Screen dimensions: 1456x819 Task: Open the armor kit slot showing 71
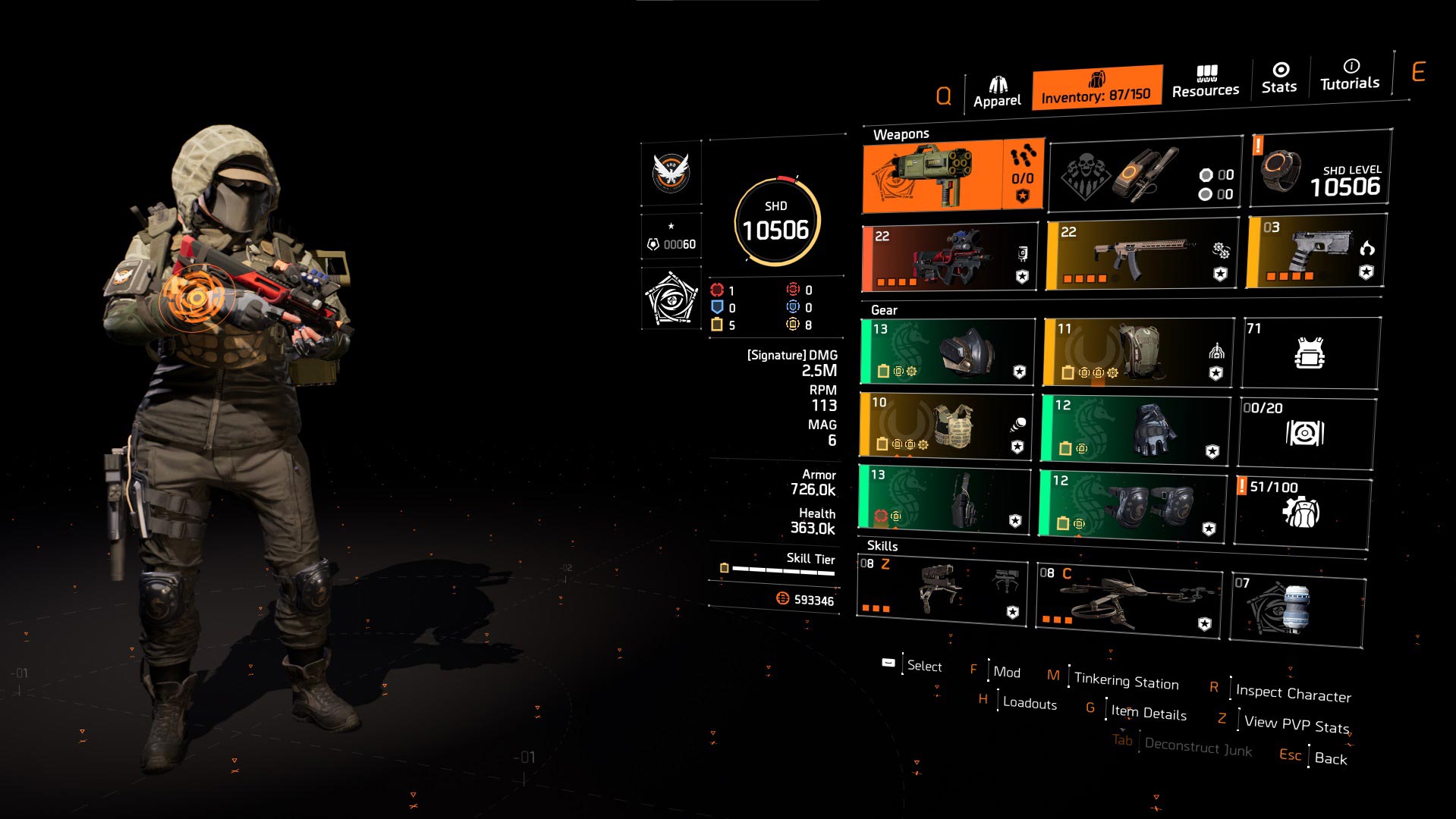coord(1310,353)
